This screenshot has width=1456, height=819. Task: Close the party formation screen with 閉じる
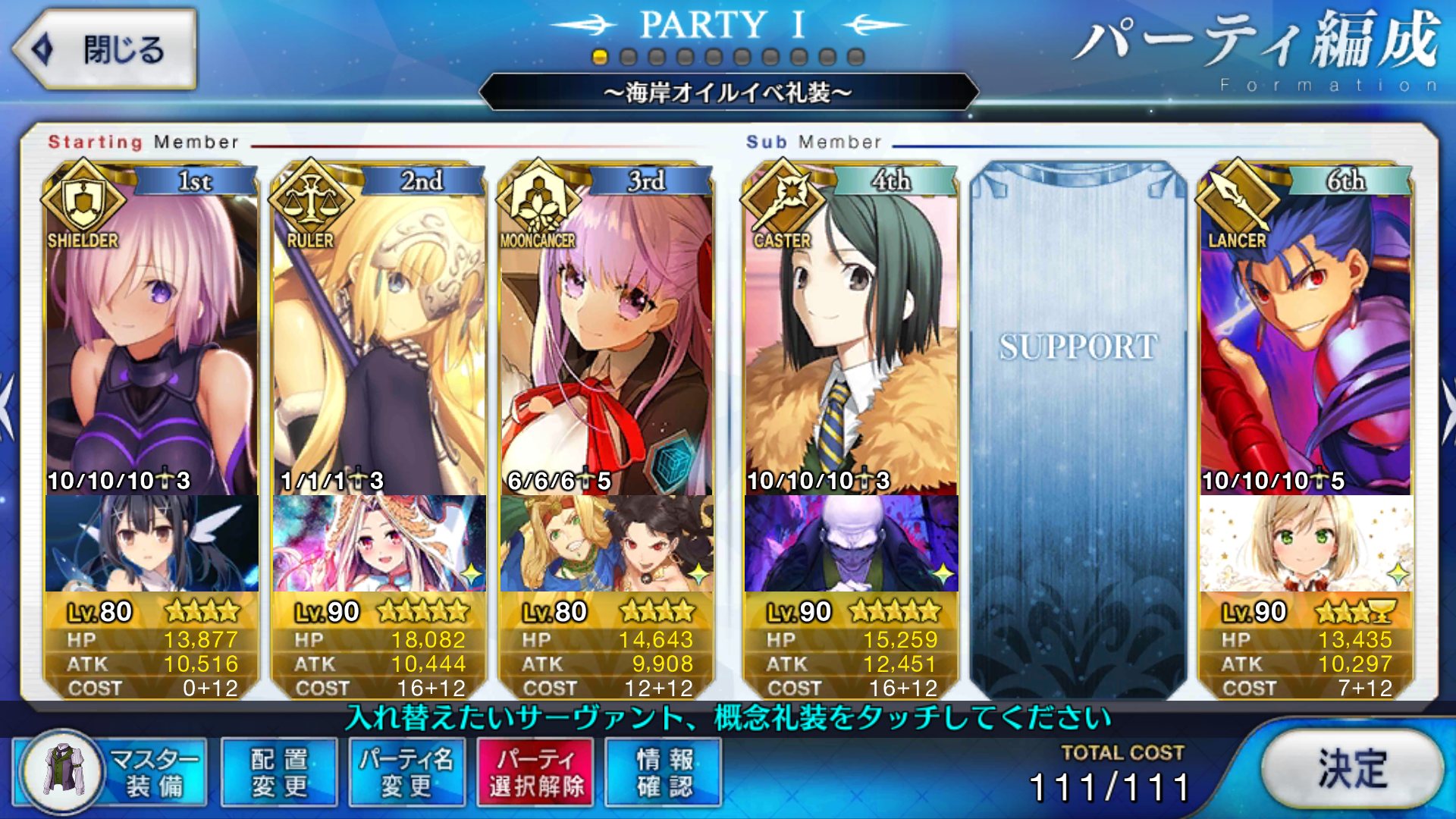(105, 50)
